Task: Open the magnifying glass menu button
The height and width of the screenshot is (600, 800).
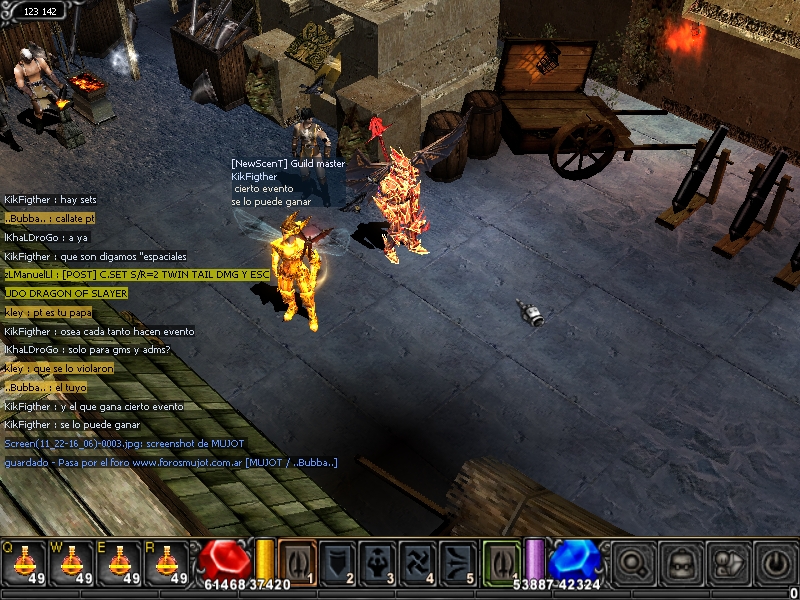Action: (632, 562)
